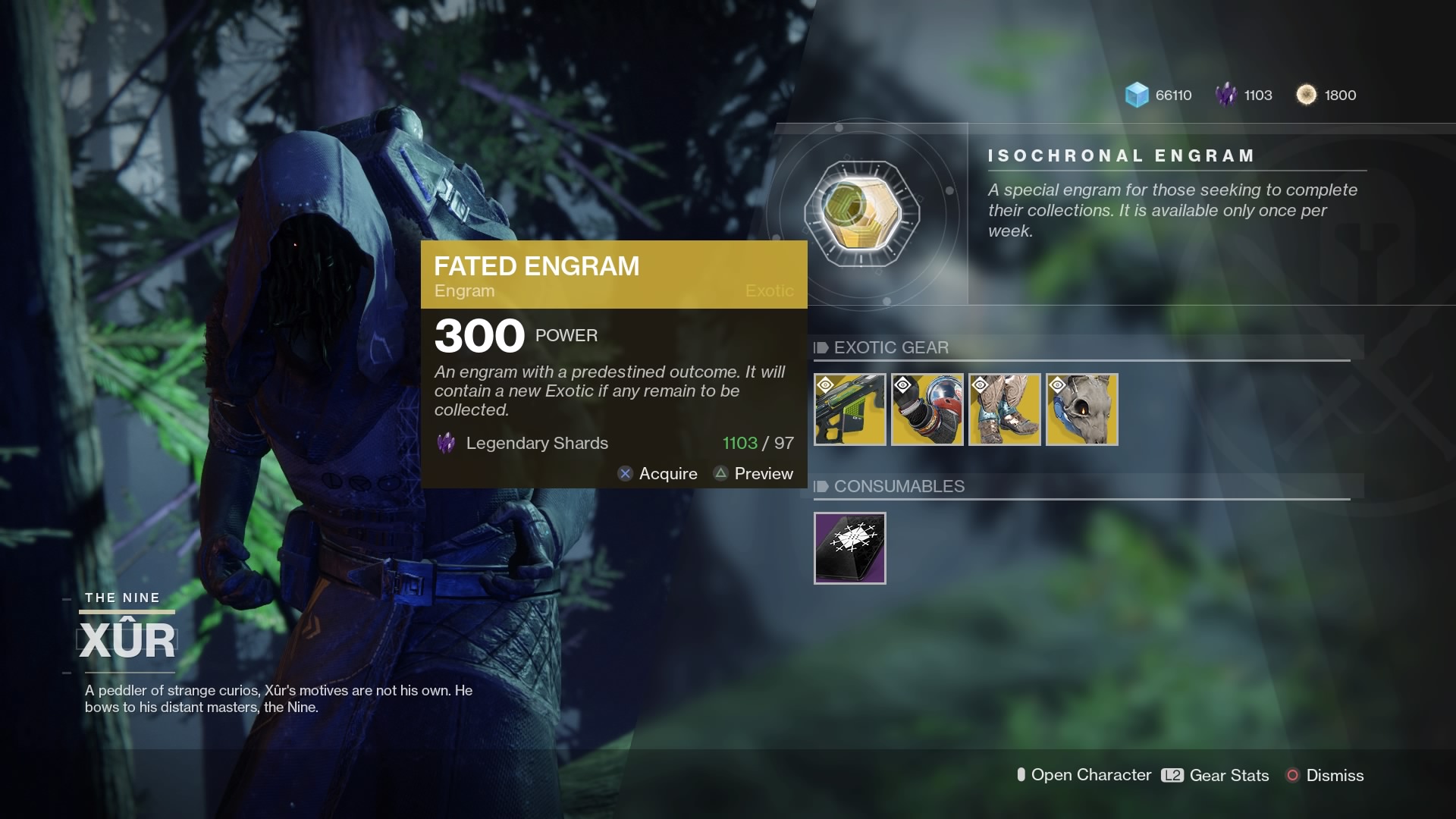Click the Consumables section header icon
This screenshot has height=819, width=1456.
pos(819,487)
